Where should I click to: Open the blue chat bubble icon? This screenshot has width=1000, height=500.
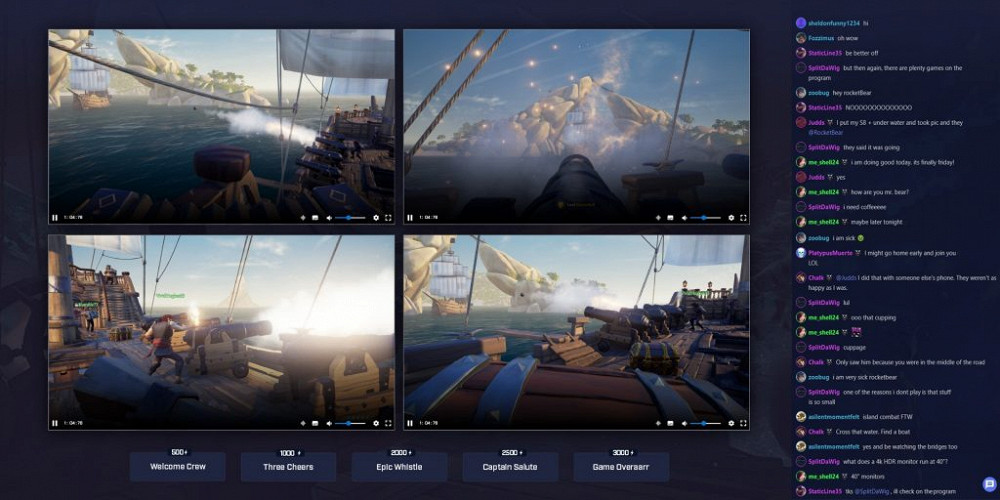click(x=989, y=484)
